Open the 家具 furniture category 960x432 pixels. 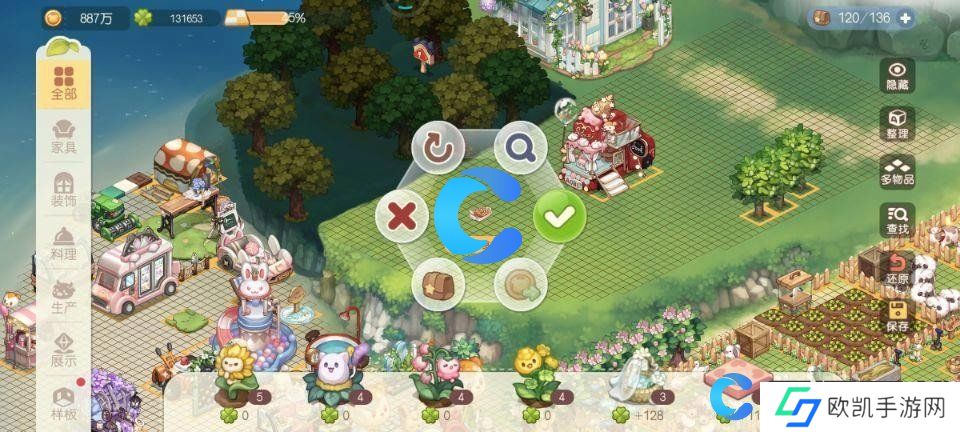64,136
